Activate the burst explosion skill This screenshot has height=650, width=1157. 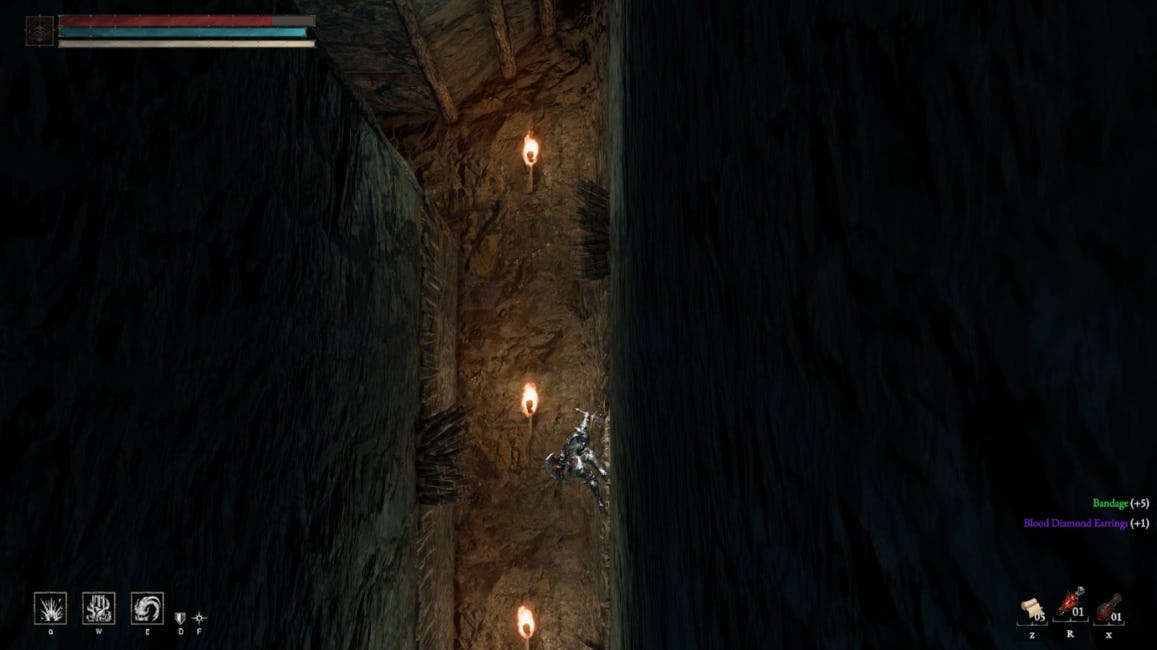50,608
